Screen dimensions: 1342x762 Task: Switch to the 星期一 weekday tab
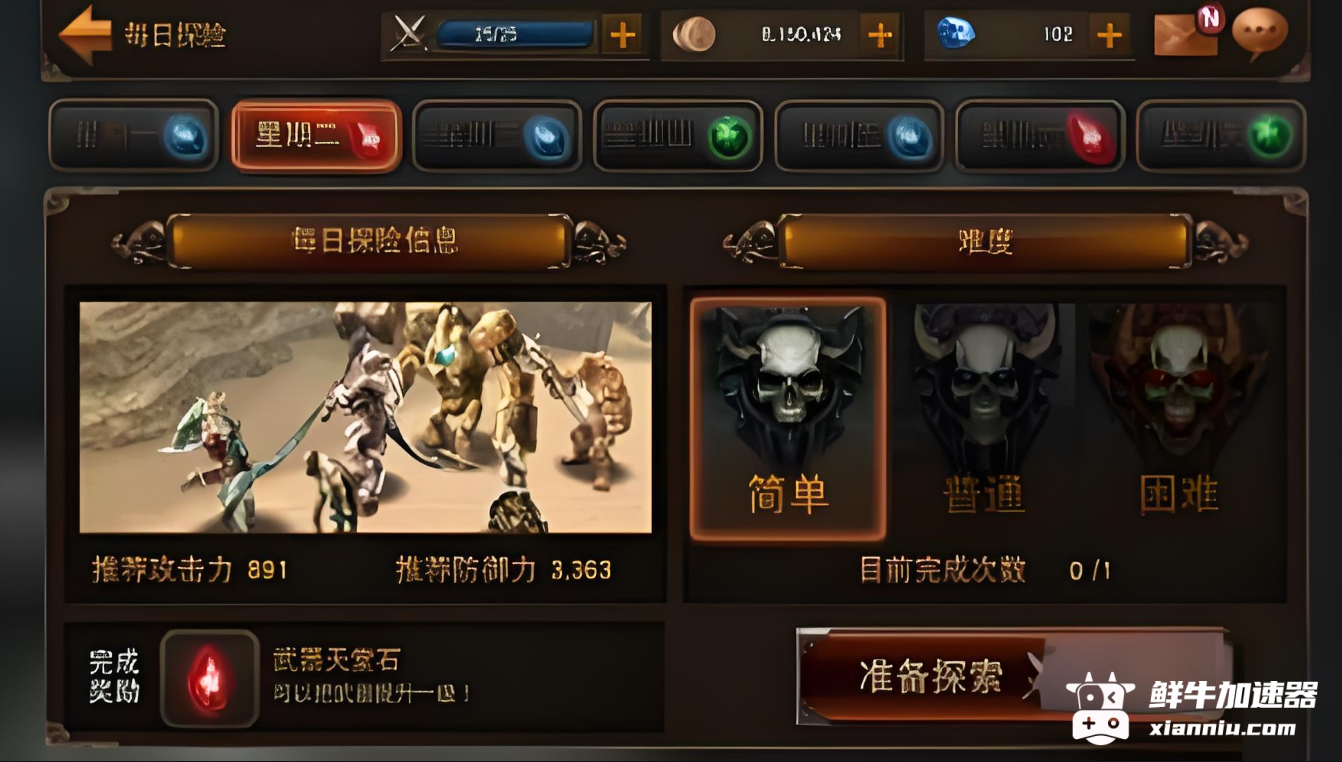coord(135,135)
